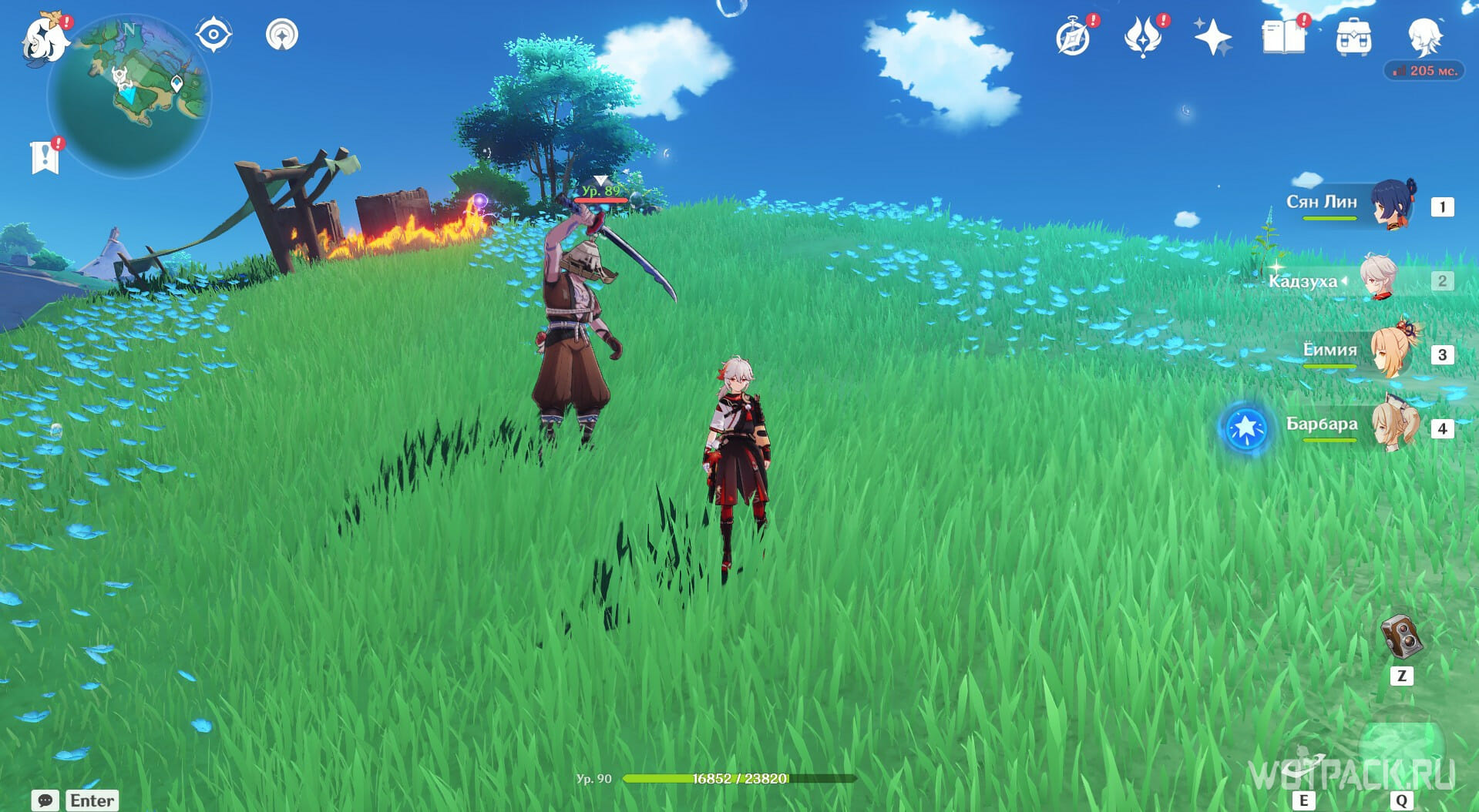Activate the elemental sight eye icon
The height and width of the screenshot is (812, 1479).
(213, 35)
